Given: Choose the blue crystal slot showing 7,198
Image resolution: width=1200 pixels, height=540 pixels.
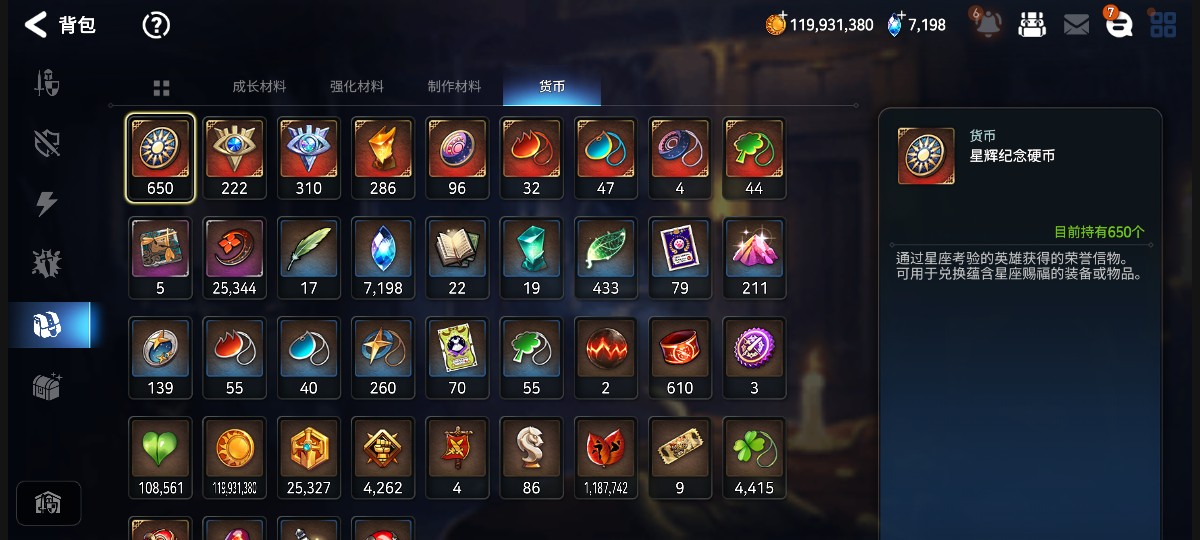Looking at the screenshot, I should tap(383, 258).
